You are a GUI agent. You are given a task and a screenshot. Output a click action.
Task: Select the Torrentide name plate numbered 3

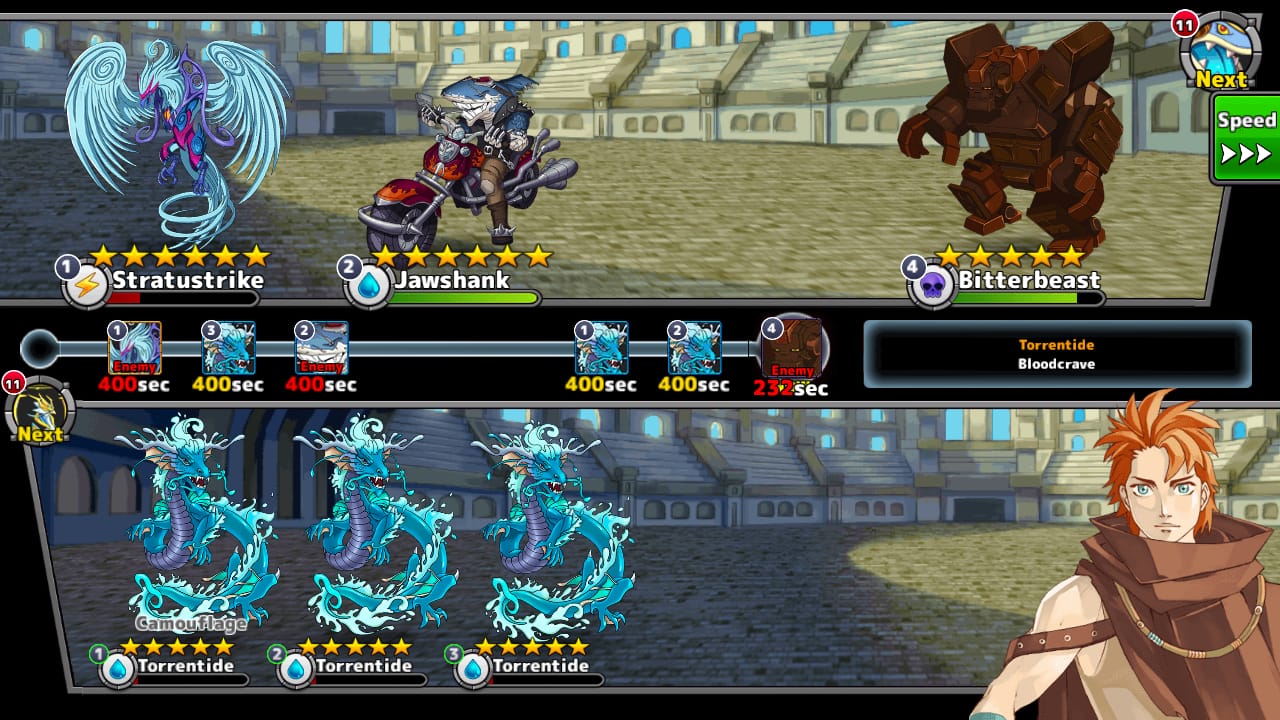pyautogui.click(x=540, y=666)
